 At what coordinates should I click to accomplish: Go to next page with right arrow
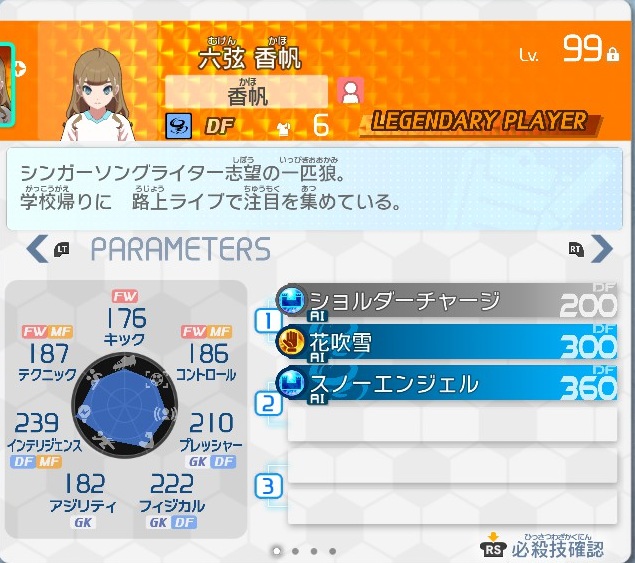602,248
